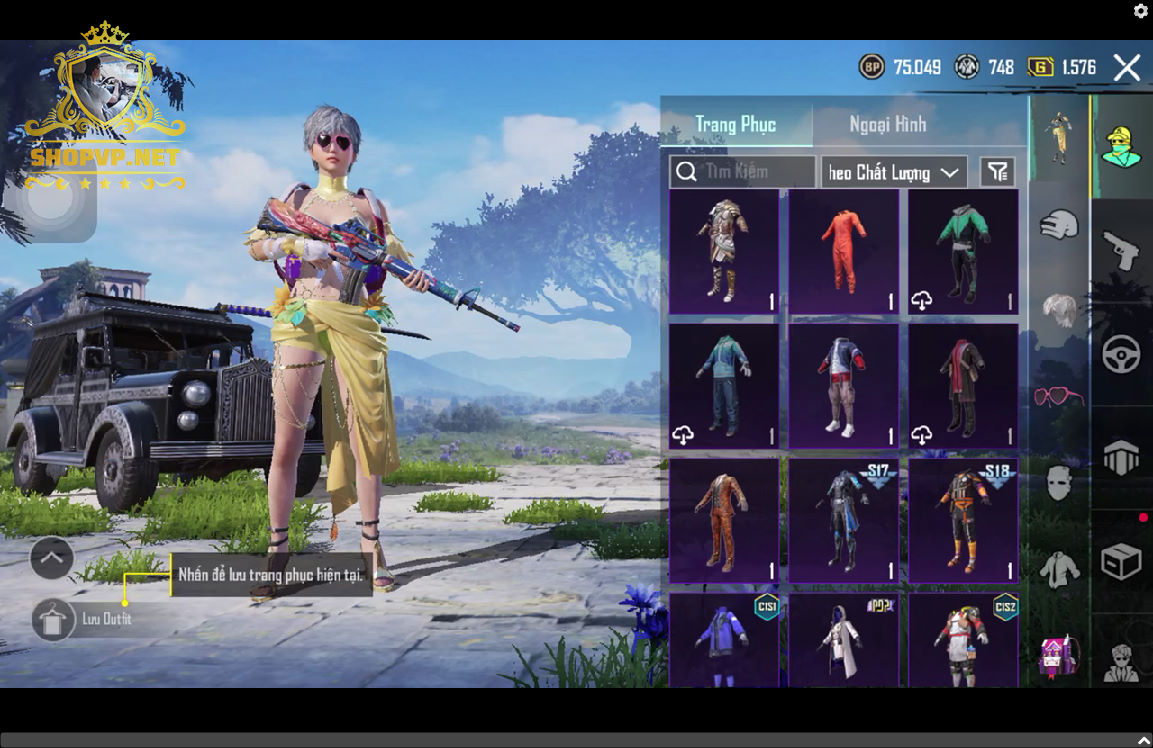Choose the orange jumpsuit outfit
This screenshot has width=1153, height=748.
pyautogui.click(x=843, y=252)
